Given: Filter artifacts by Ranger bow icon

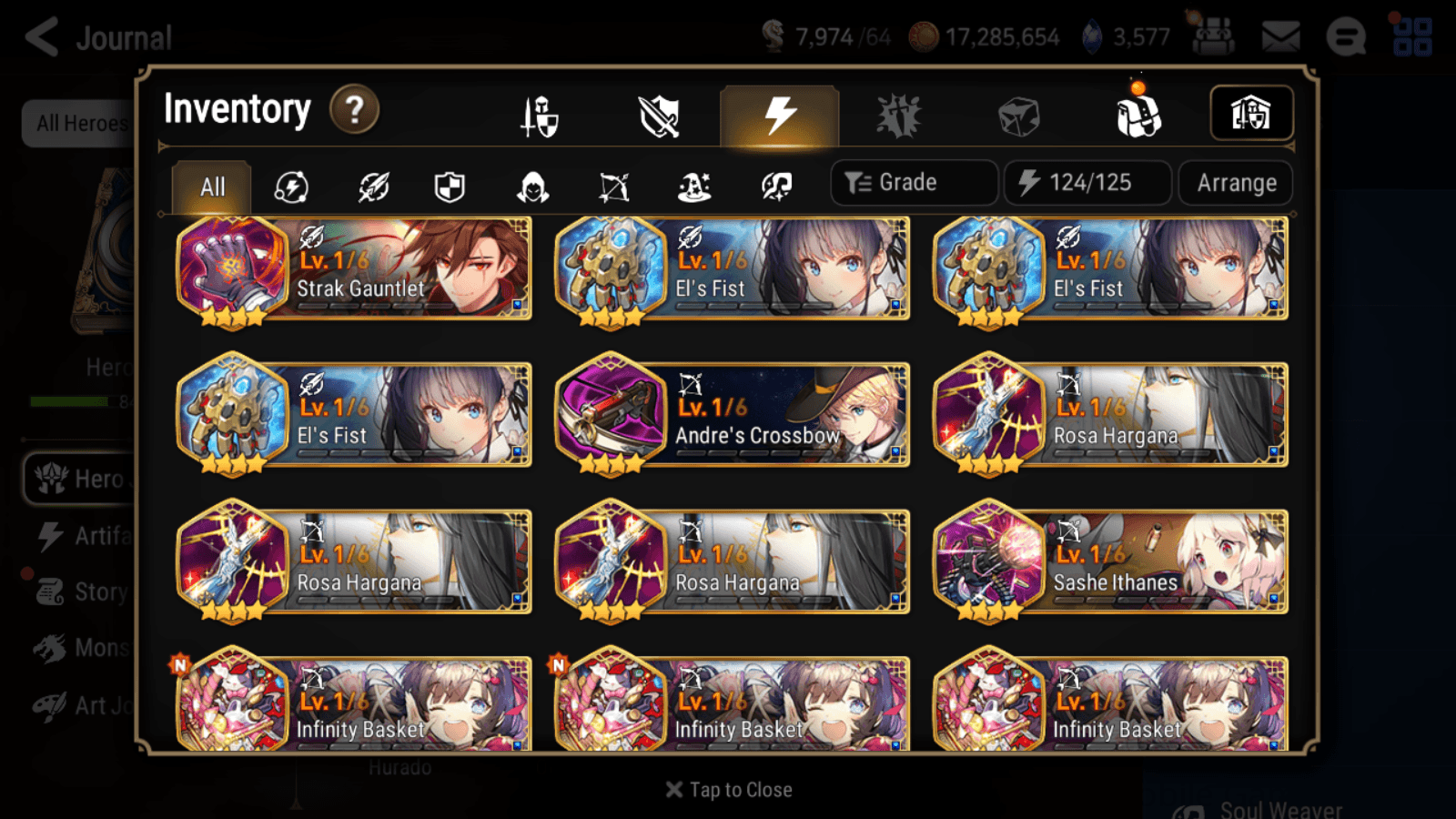Looking at the screenshot, I should point(615,187).
